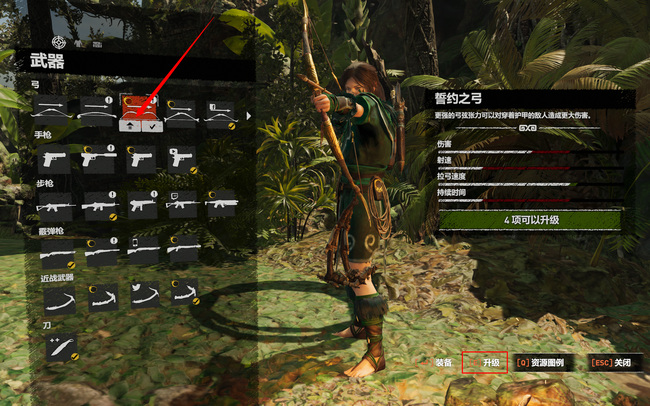This screenshot has height=406, width=650.
Task: Click the 升级 (Upgrade) button
Action: click(490, 362)
